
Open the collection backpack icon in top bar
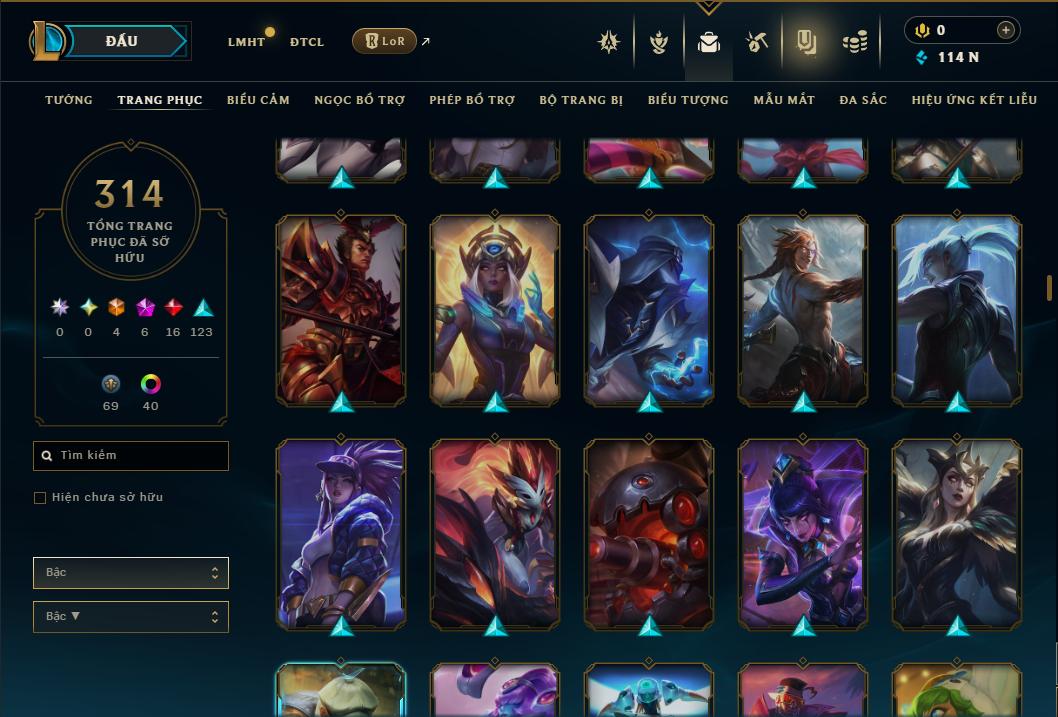tap(709, 42)
